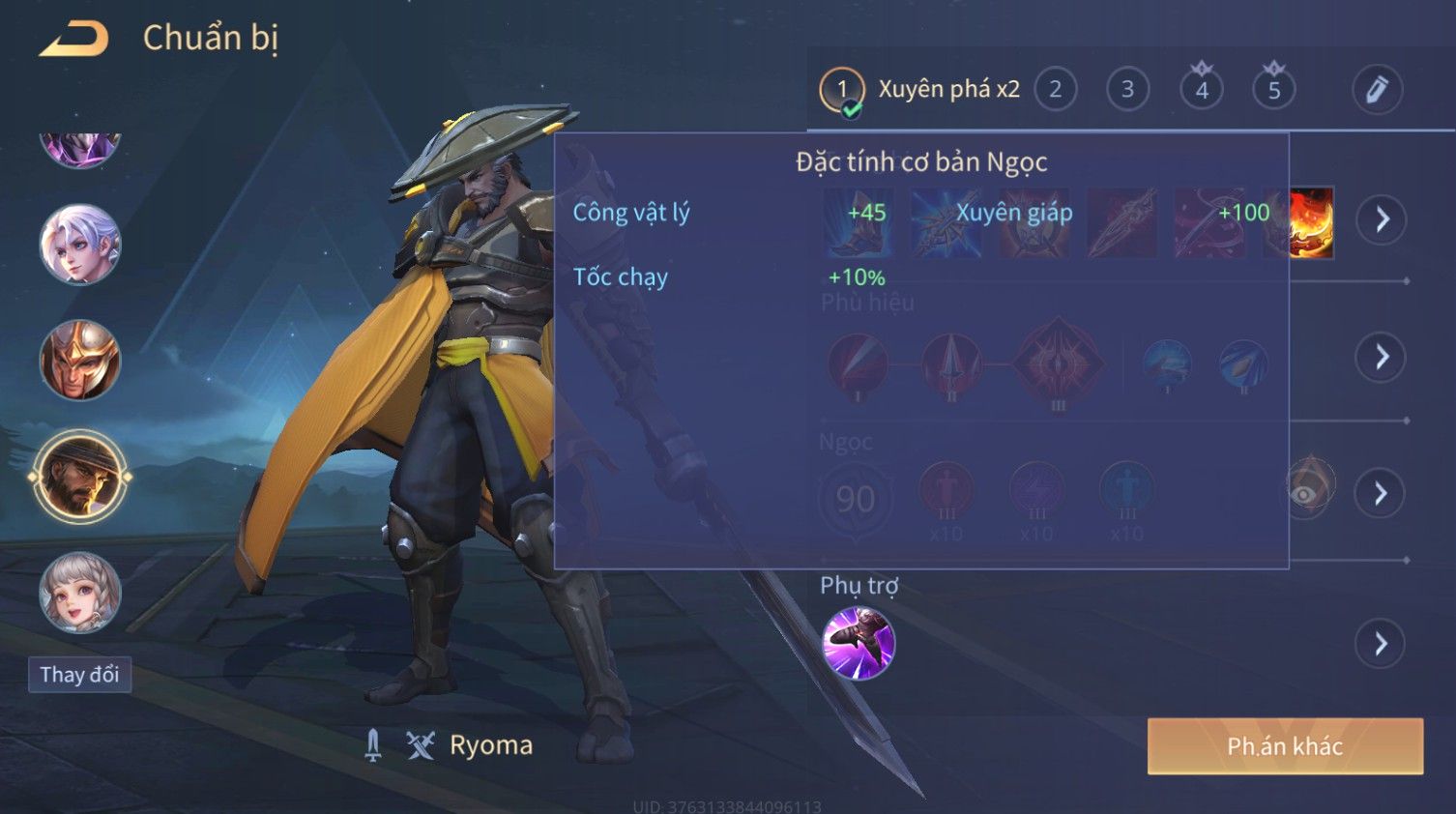Click the Ph.án khác button
This screenshot has height=814, width=1456.
click(x=1285, y=746)
